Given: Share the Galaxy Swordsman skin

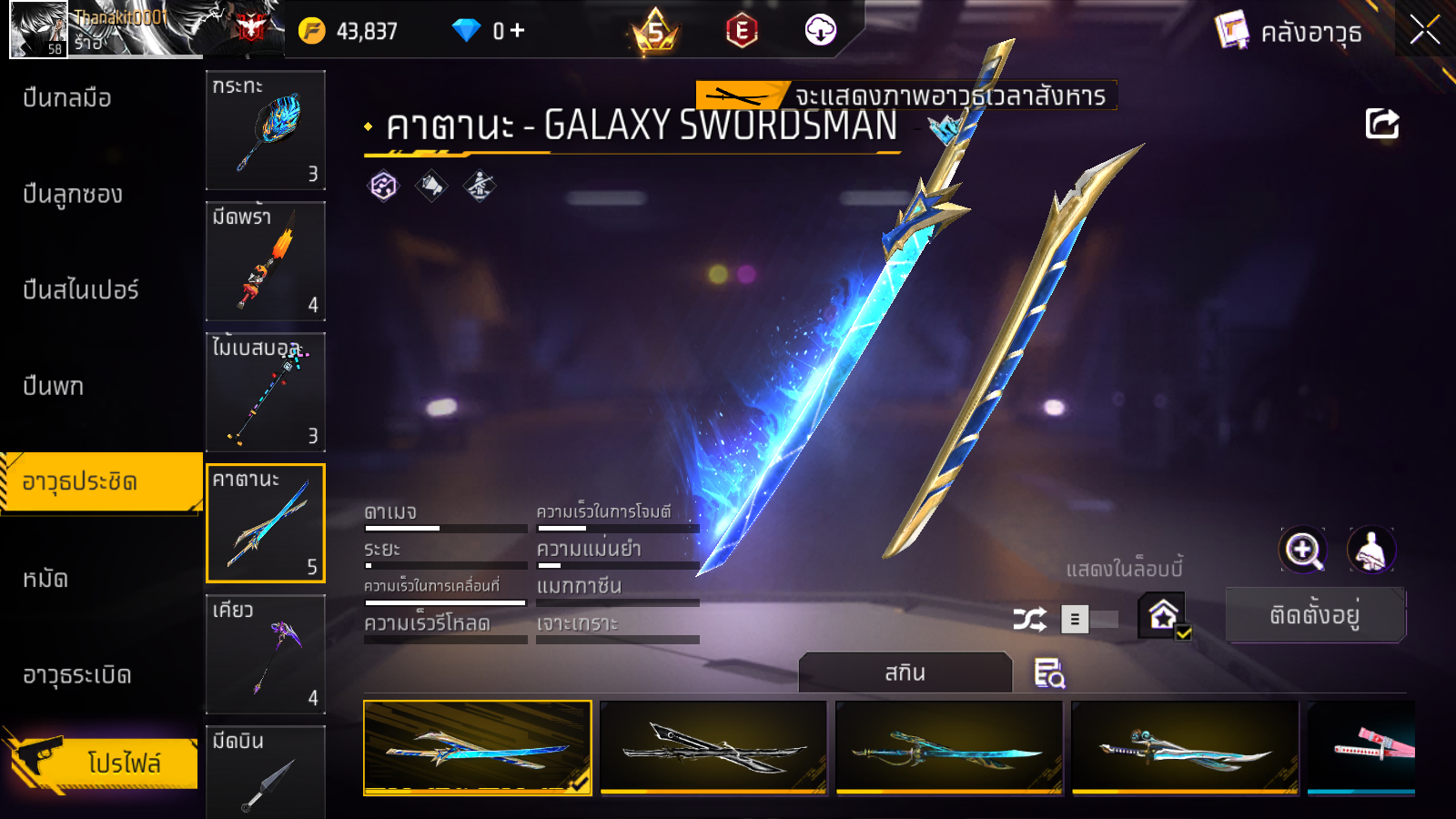Looking at the screenshot, I should tap(1381, 124).
